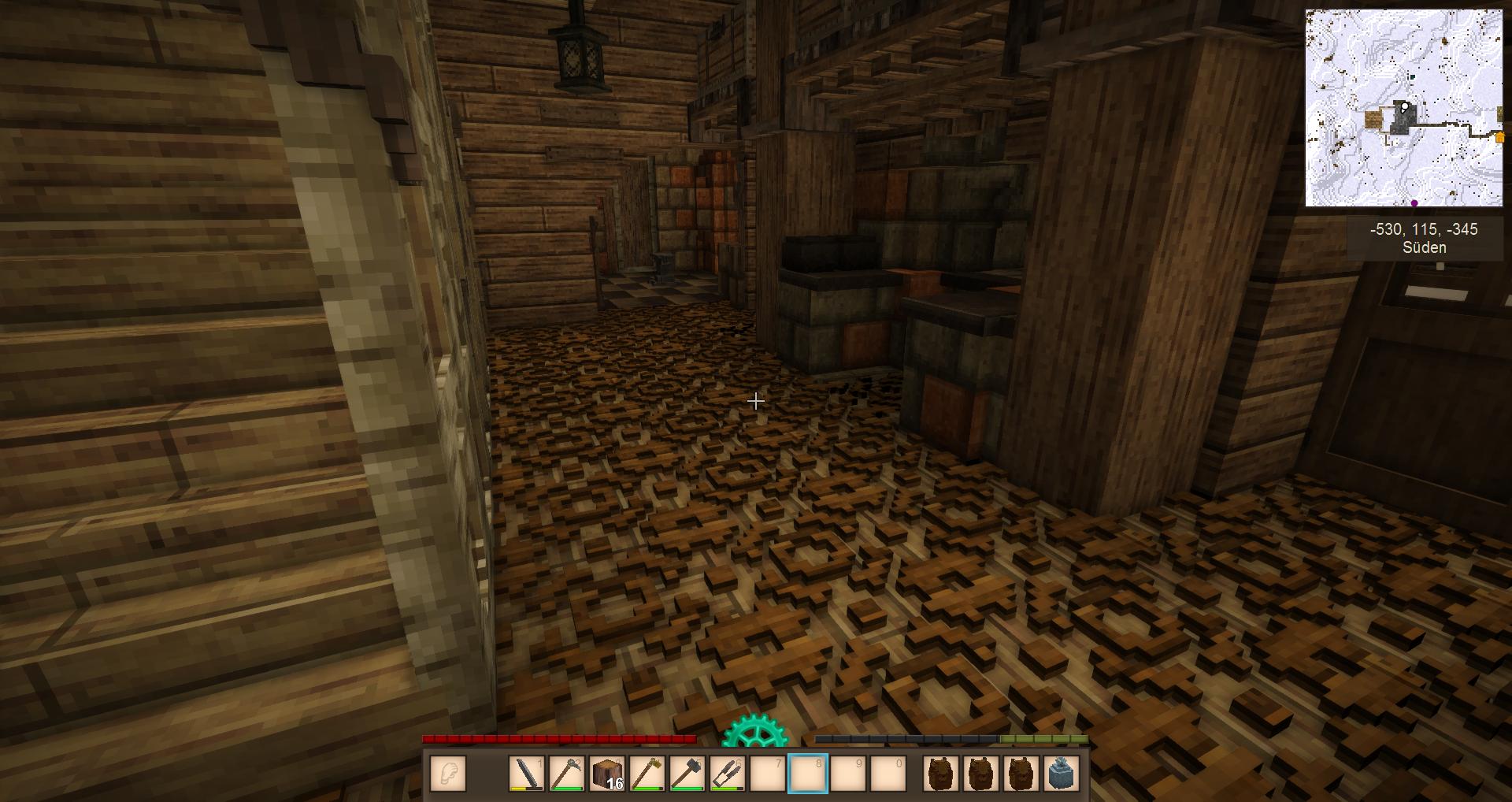
Task: Open the minimap
Action: coord(1403,108)
